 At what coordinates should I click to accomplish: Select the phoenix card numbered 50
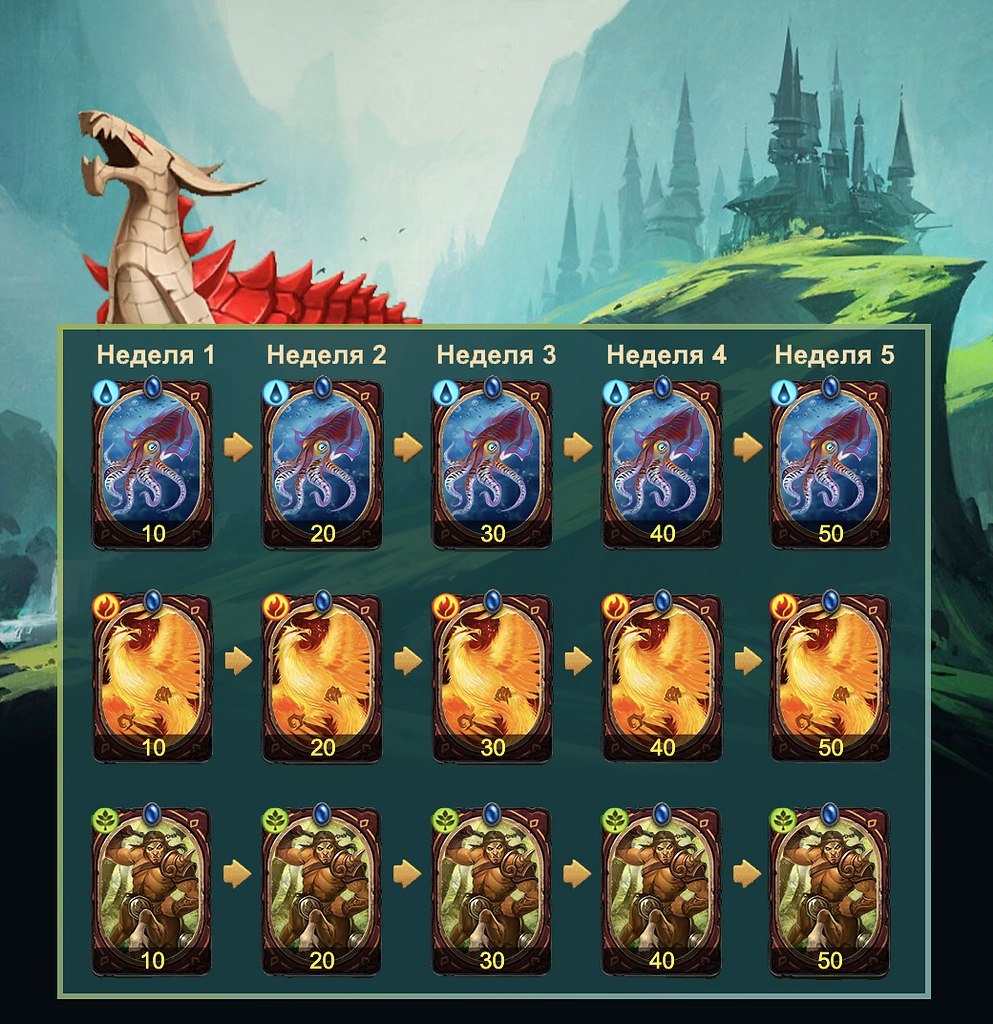(x=830, y=678)
